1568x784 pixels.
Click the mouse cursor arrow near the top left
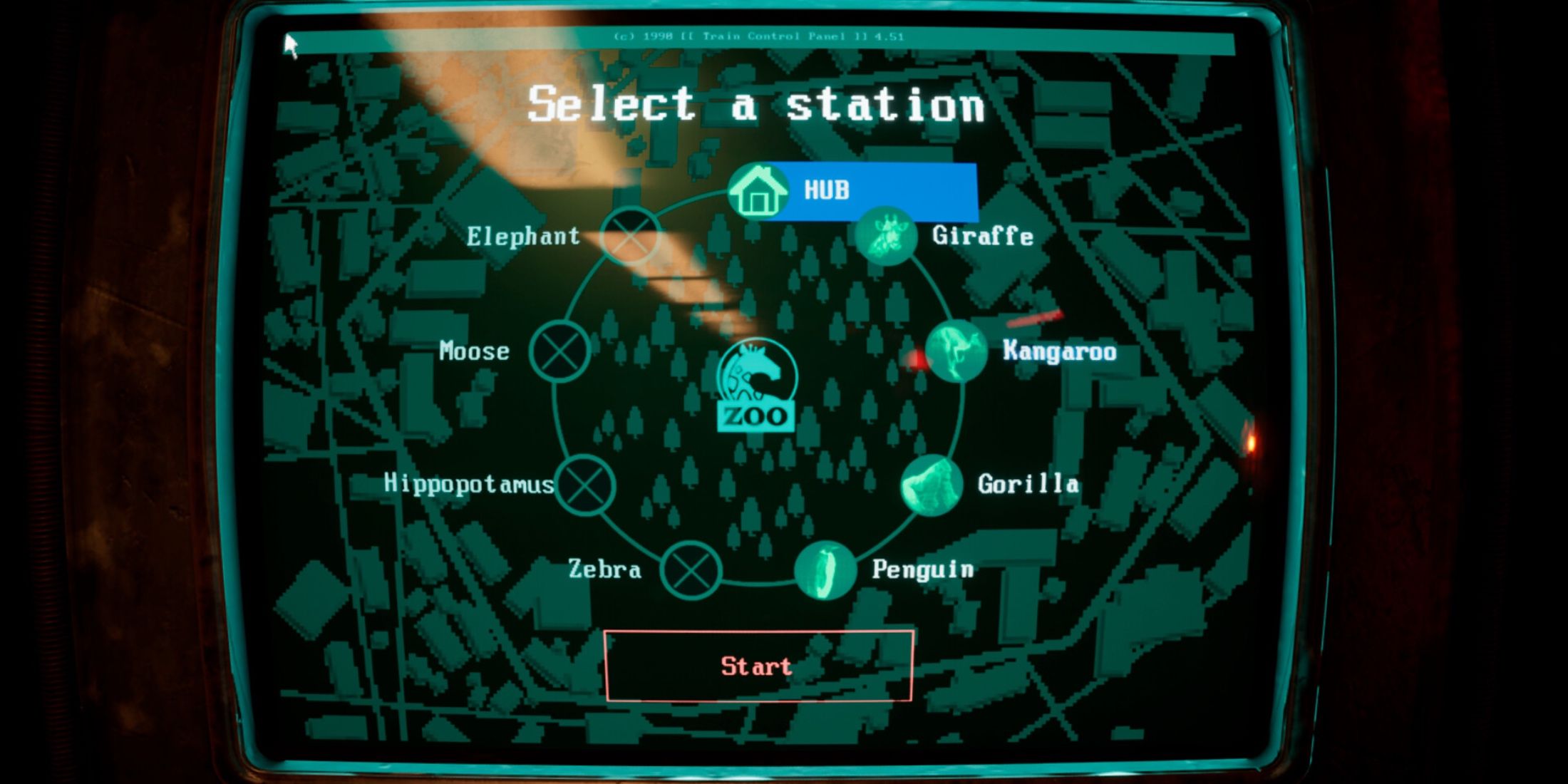click(x=292, y=45)
